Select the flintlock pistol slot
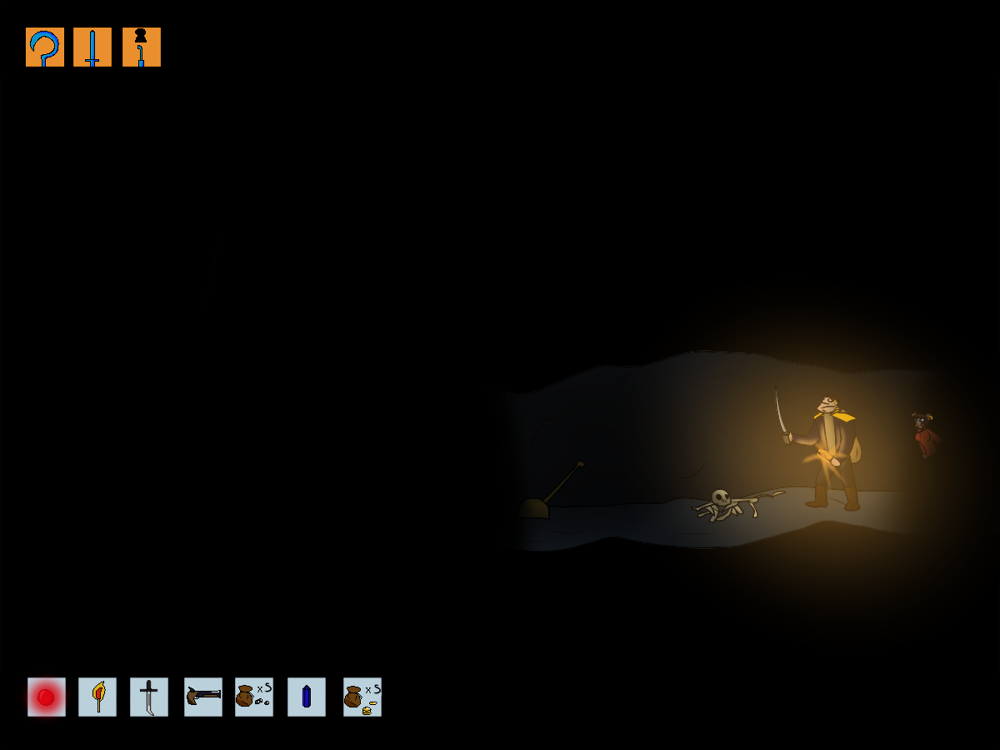This screenshot has width=1000, height=750. pyautogui.click(x=203, y=697)
